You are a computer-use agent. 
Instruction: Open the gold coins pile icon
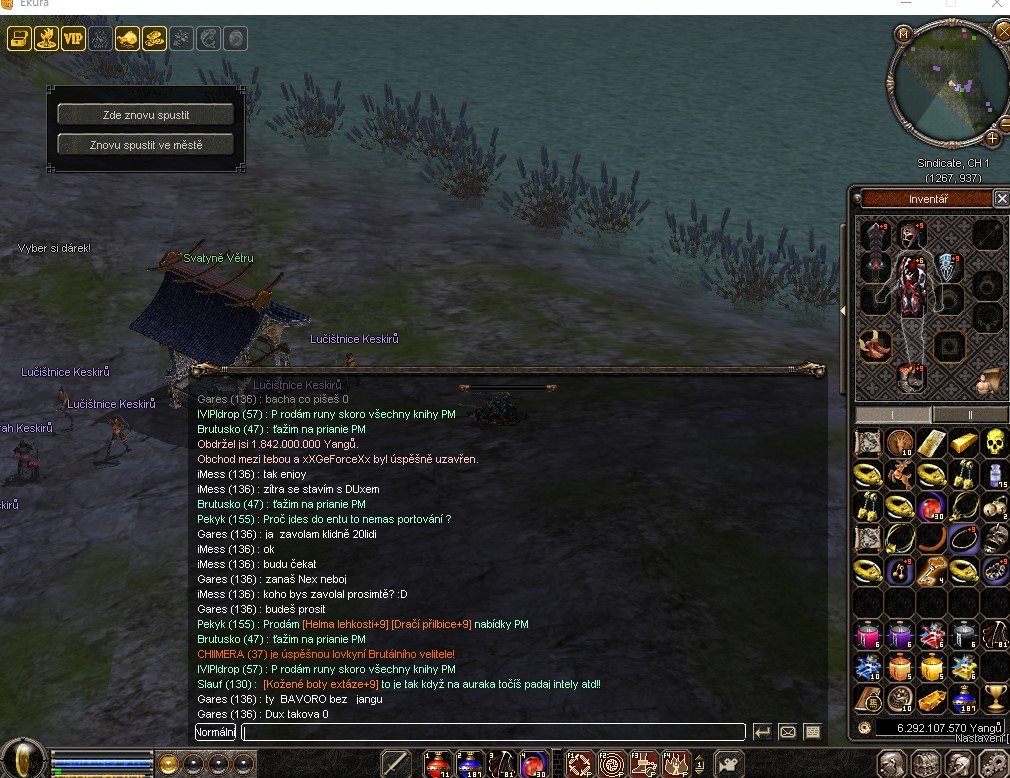[x=154, y=39]
